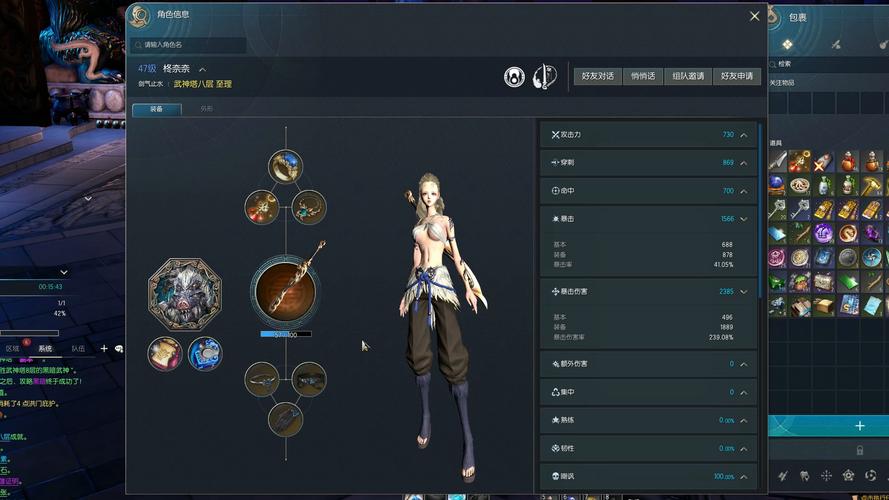Expand the 穿刺 piercing stat row

pos(744,163)
